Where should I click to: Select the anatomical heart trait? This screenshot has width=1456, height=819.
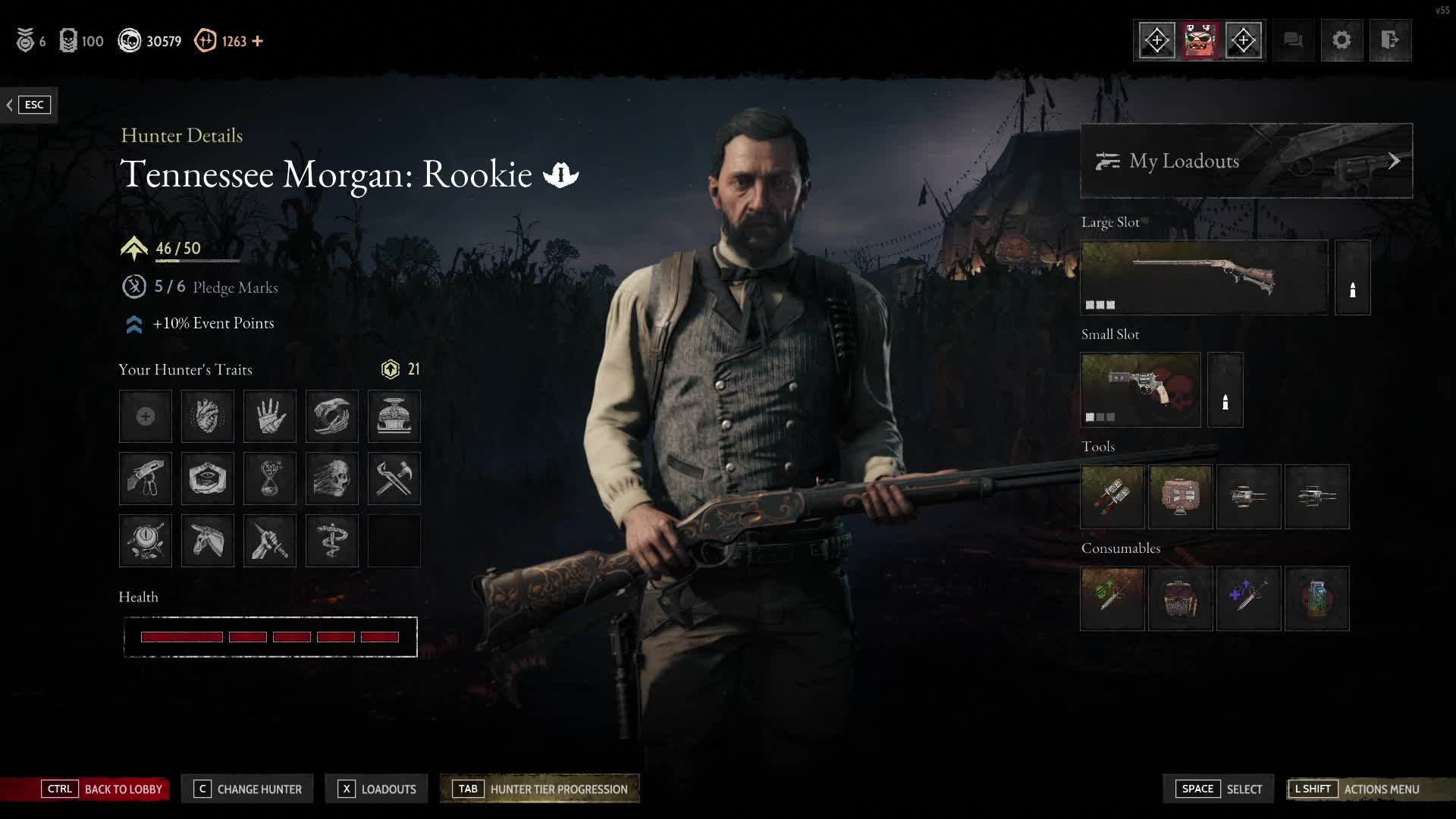click(x=208, y=416)
